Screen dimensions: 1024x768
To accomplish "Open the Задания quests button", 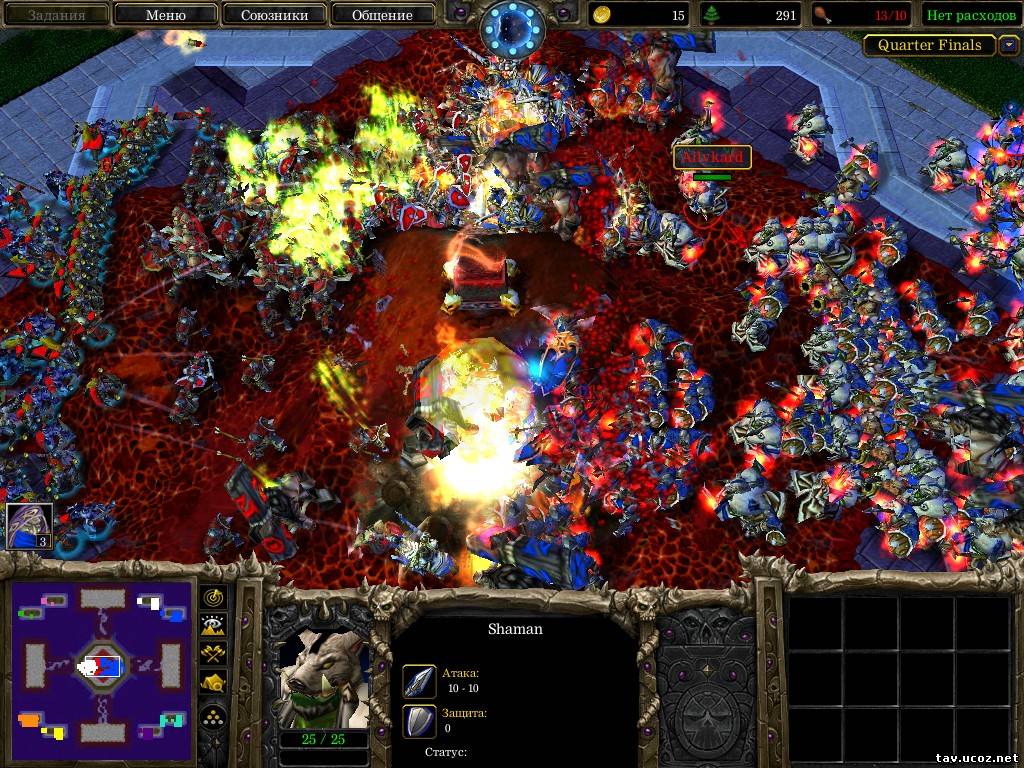I will click(56, 15).
